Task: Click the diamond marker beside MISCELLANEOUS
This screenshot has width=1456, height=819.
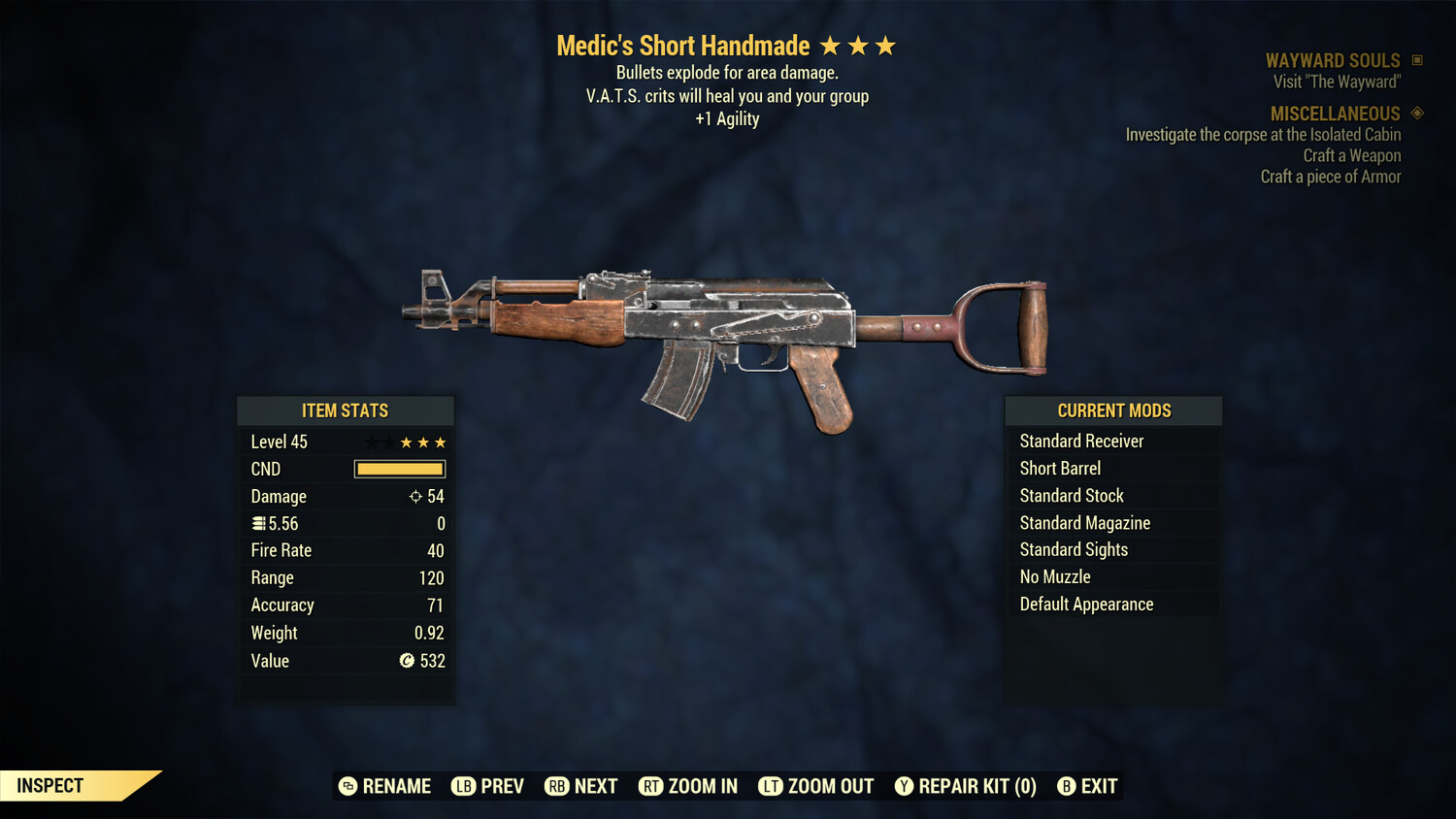Action: (x=1415, y=114)
